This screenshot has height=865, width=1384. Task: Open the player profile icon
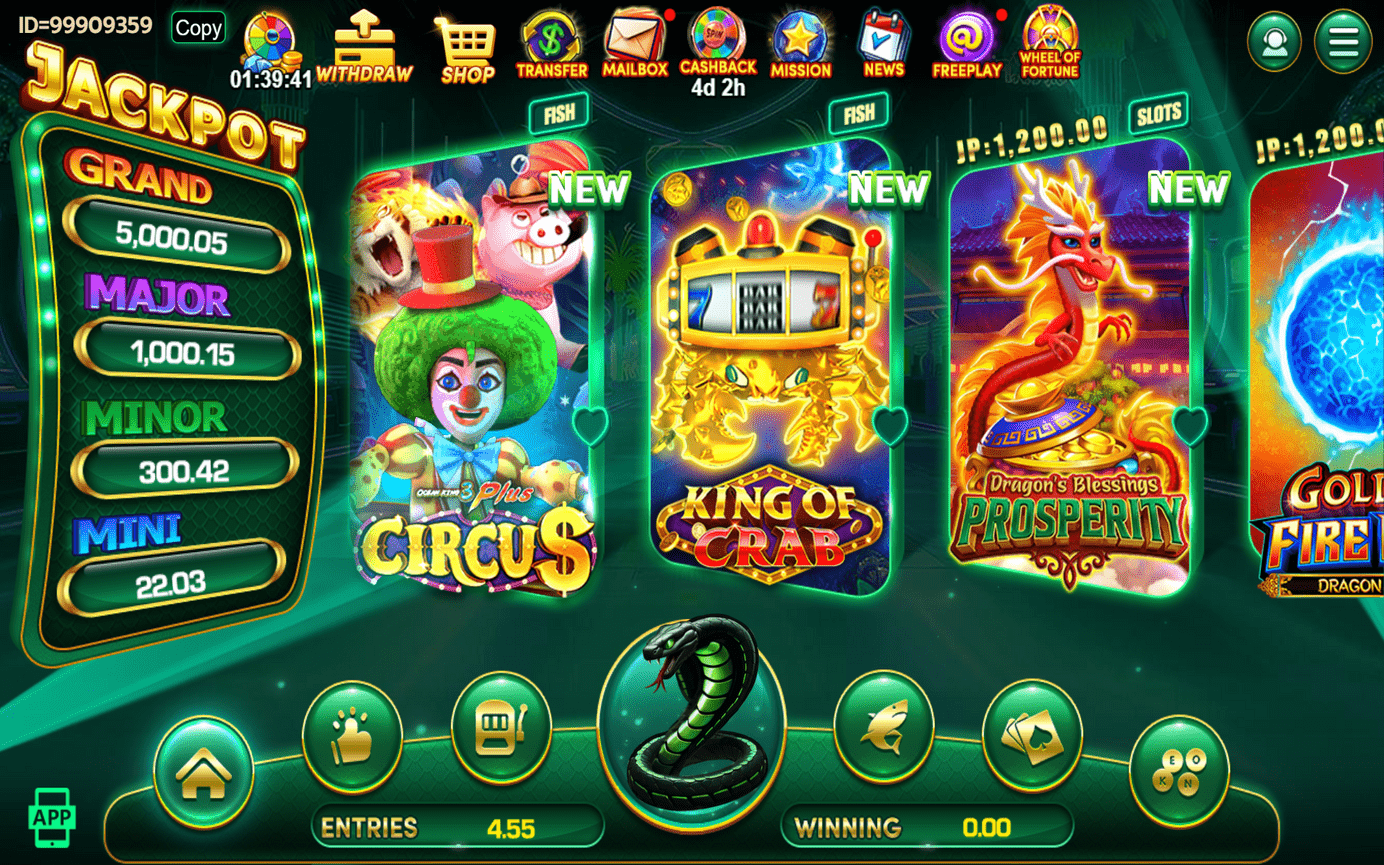1274,42
